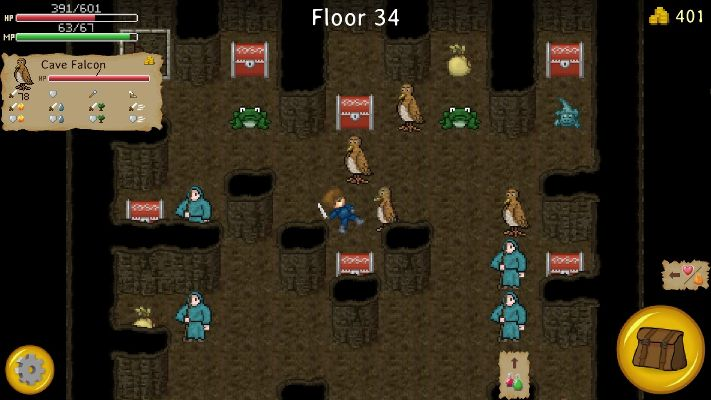Tap the heart and flame shortcut parchment

click(685, 275)
